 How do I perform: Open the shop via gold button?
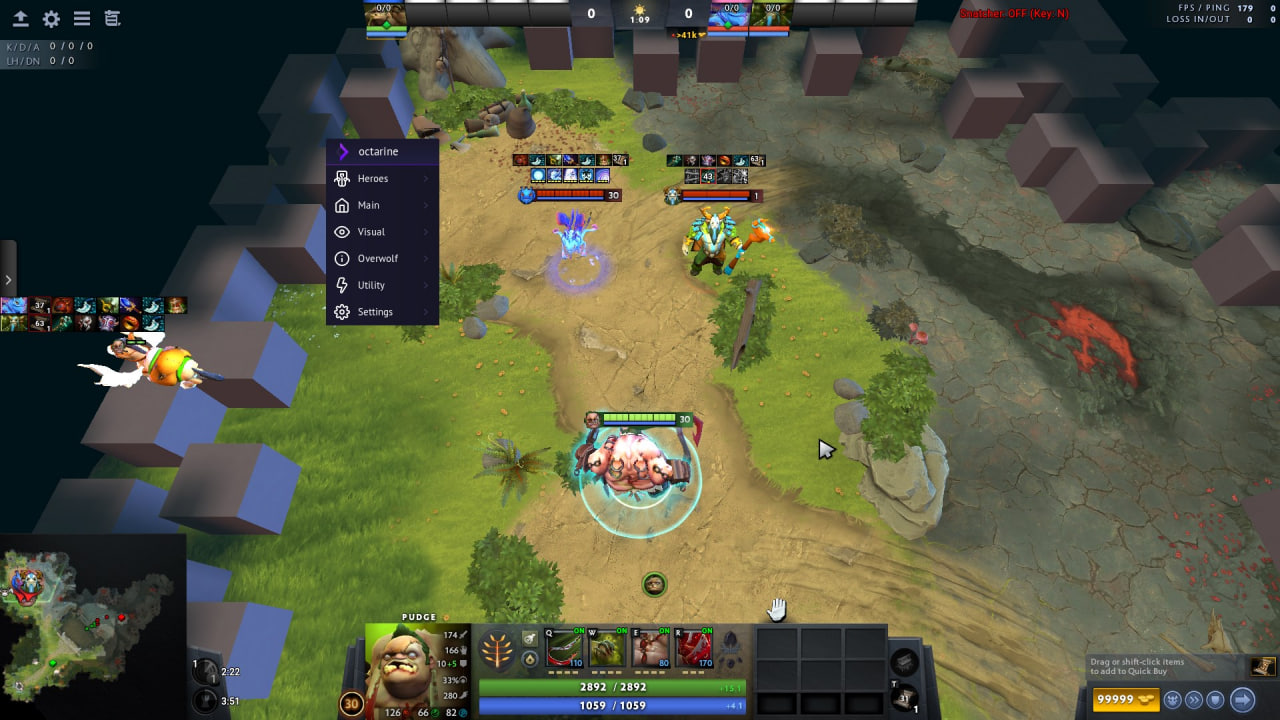coord(1125,700)
